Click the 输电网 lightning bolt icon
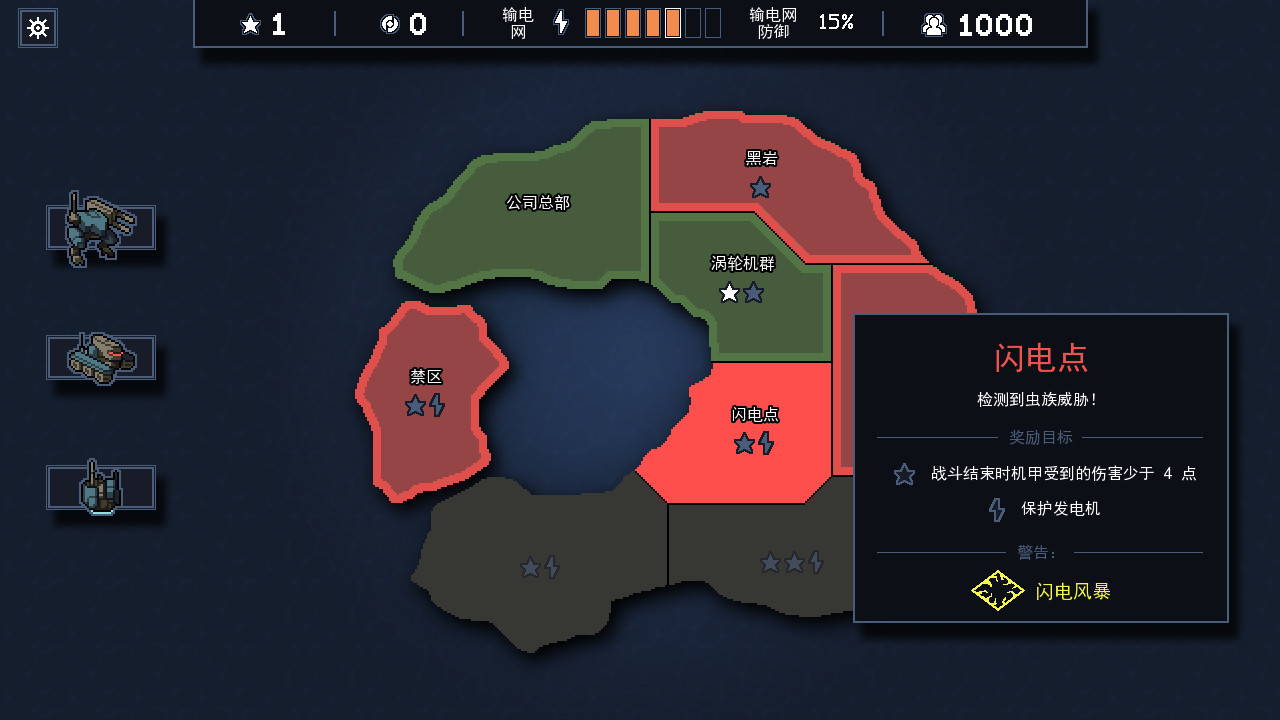 pos(561,24)
